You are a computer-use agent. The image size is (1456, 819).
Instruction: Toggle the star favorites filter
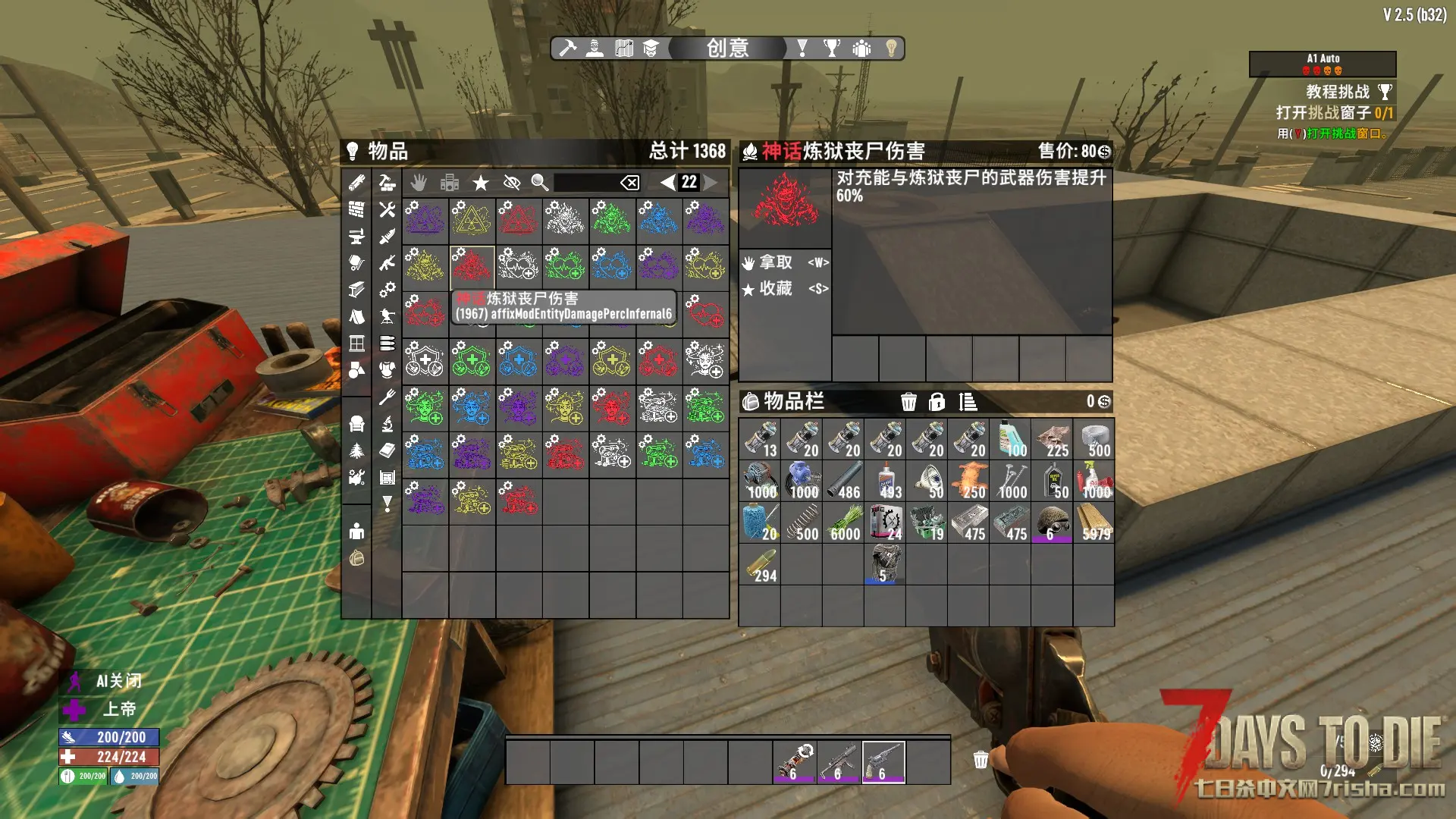coord(481,182)
